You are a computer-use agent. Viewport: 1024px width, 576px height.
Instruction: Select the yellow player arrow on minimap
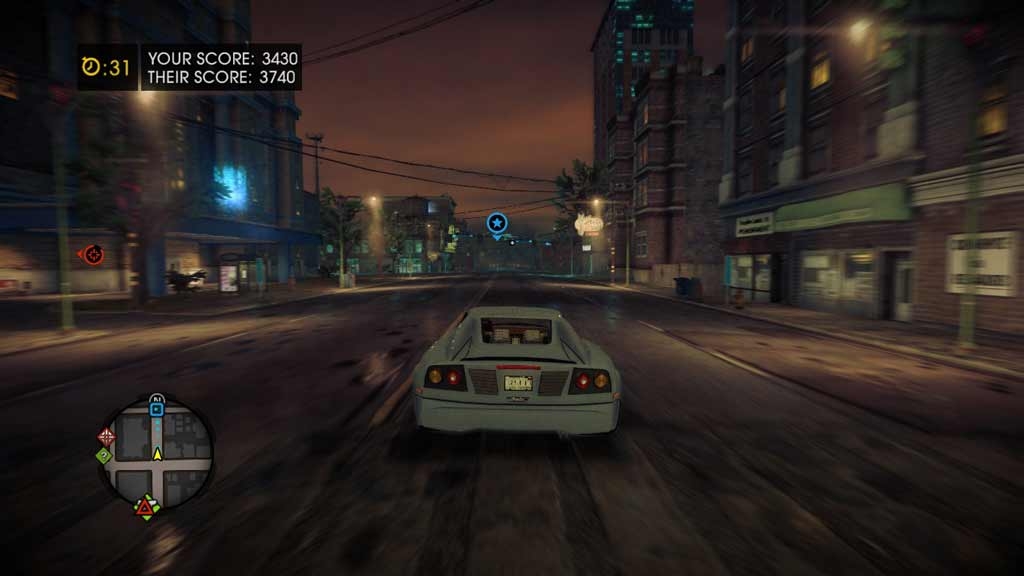(x=157, y=454)
